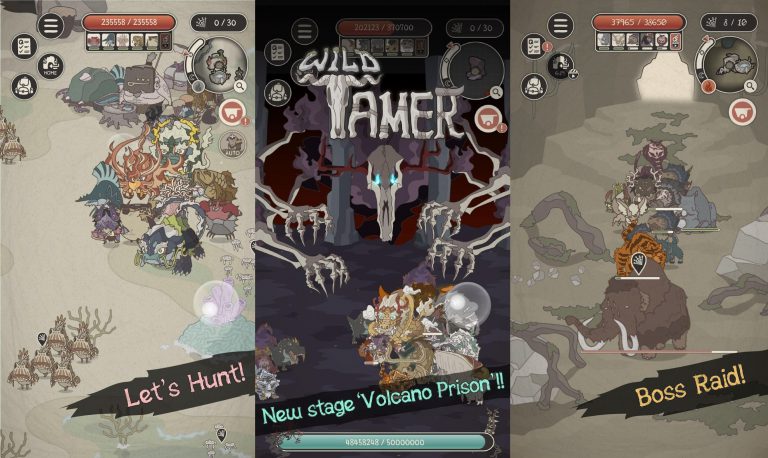Open the red cart shop in Let's Hunt panel
768x458 pixels.
(232, 112)
